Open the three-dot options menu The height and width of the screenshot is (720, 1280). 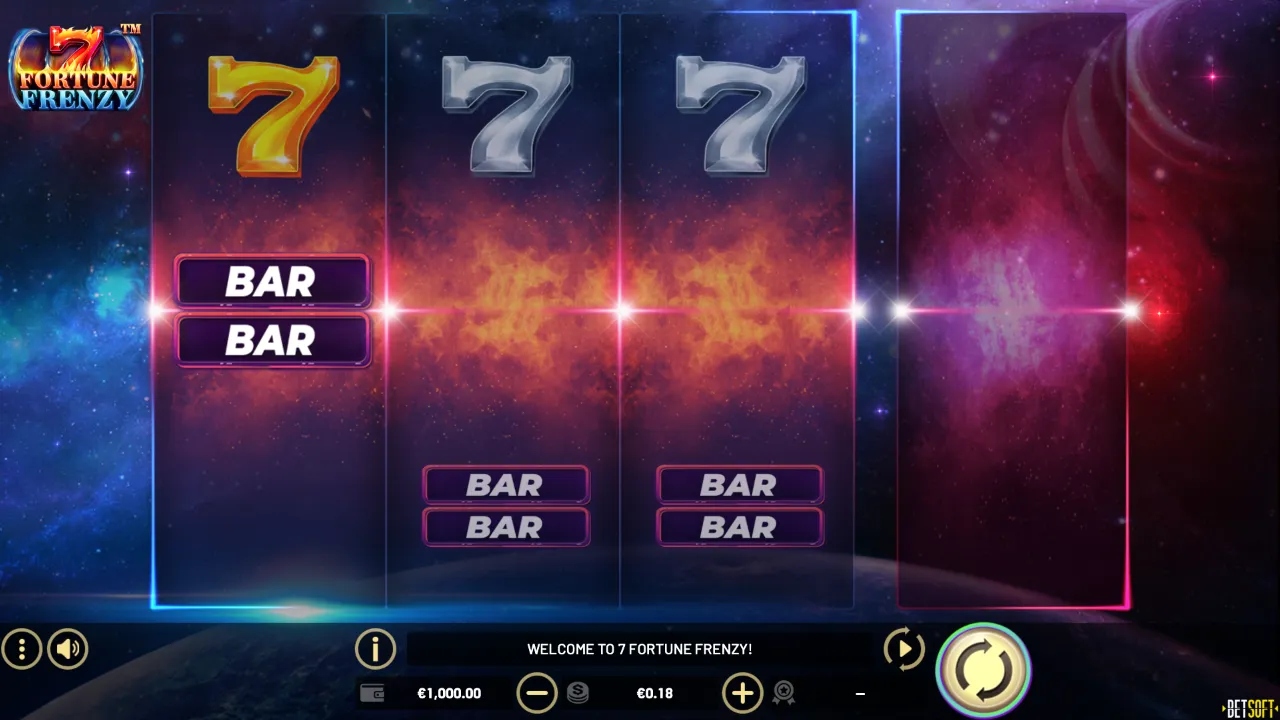coord(20,649)
